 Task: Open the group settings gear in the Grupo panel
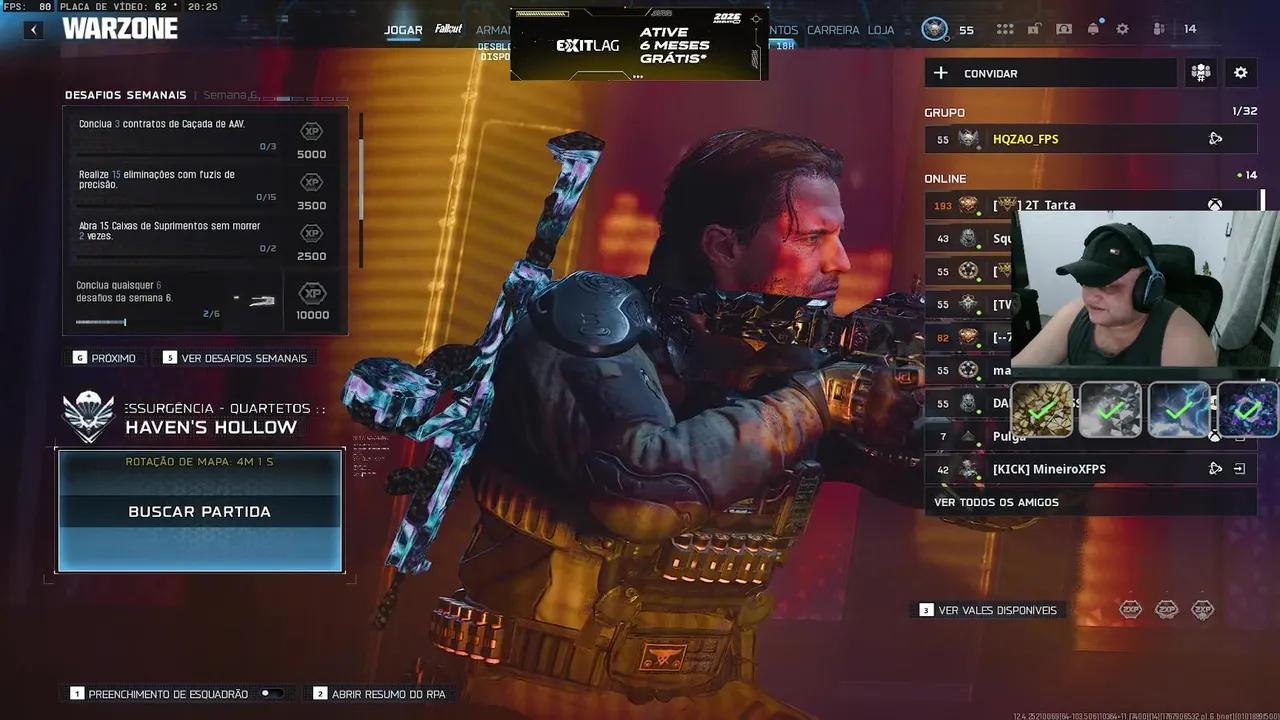1240,72
